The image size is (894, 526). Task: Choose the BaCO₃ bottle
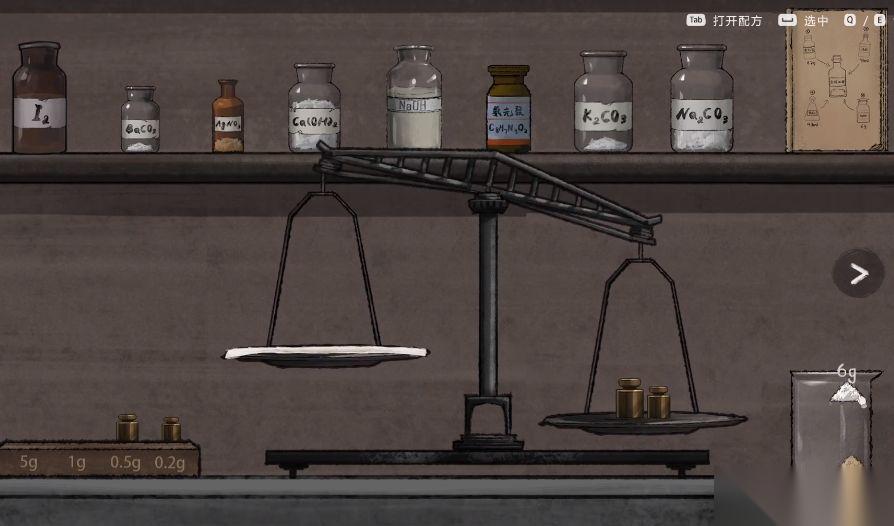(140, 121)
